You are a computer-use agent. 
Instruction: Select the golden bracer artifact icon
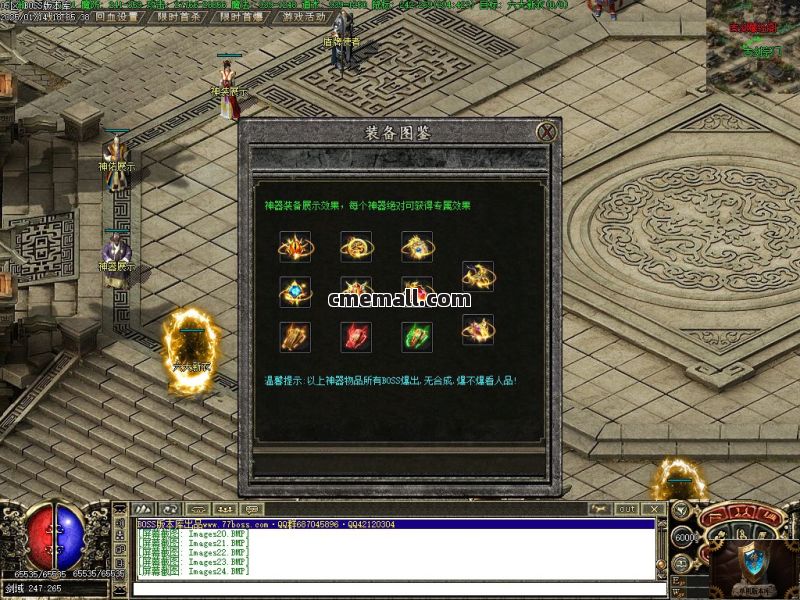[x=295, y=336]
